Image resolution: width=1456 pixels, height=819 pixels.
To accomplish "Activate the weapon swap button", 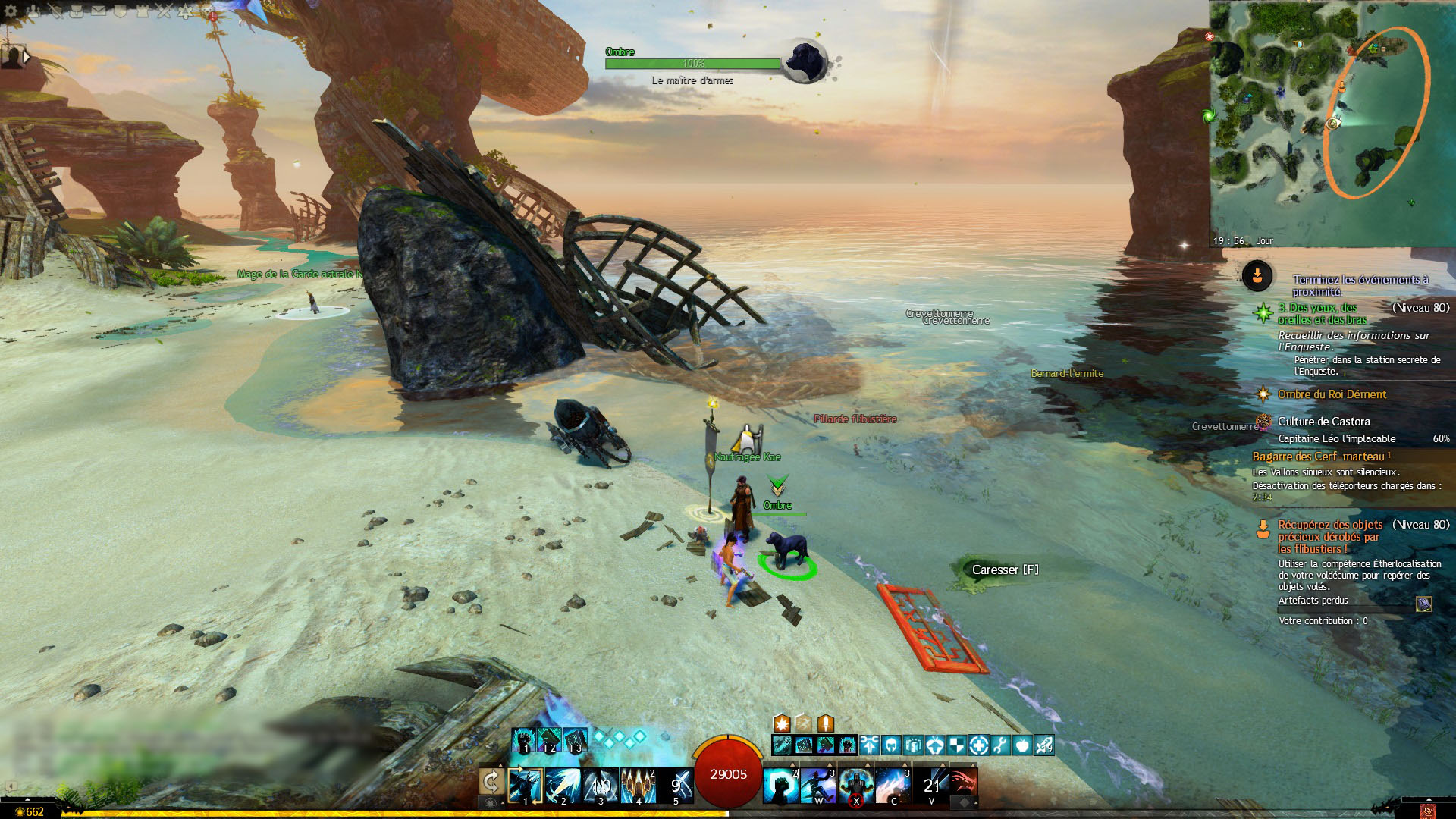I will click(x=491, y=783).
